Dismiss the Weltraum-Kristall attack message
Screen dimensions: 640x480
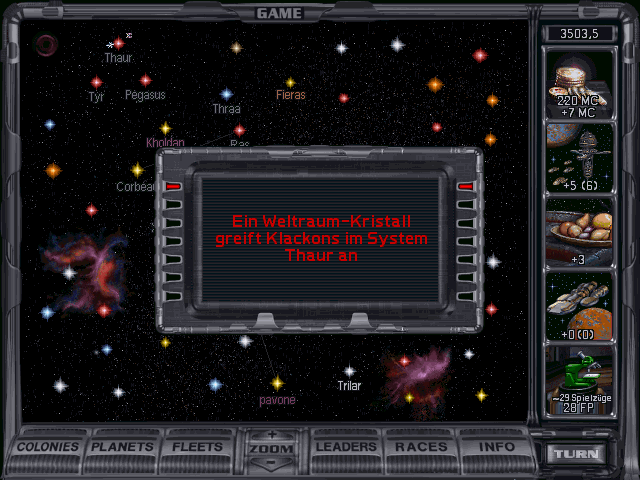(319, 240)
